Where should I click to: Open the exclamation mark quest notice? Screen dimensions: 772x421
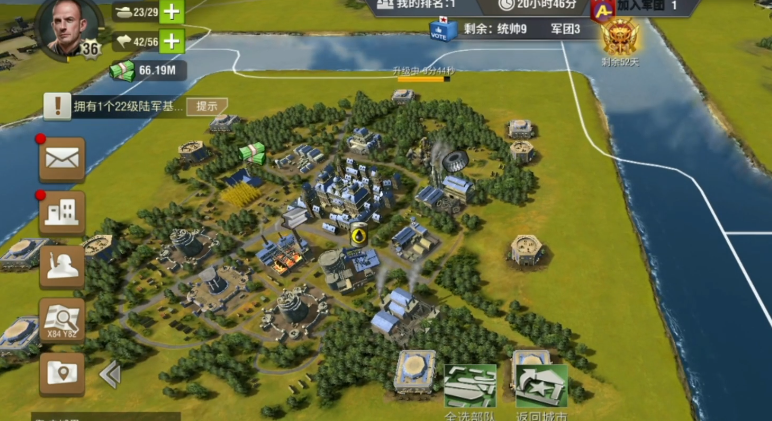(x=58, y=106)
